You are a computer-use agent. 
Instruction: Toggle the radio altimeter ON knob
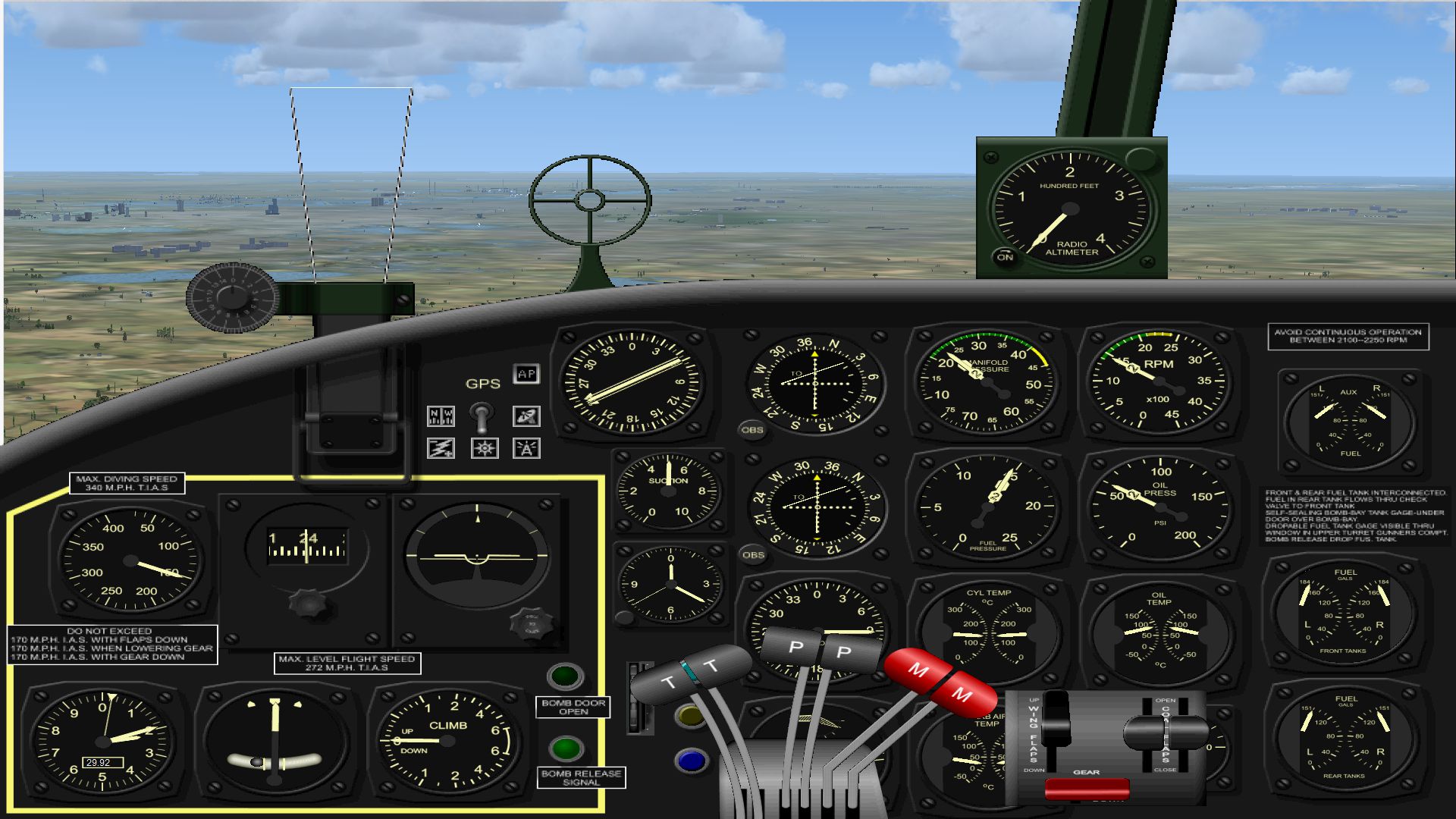click(1005, 257)
